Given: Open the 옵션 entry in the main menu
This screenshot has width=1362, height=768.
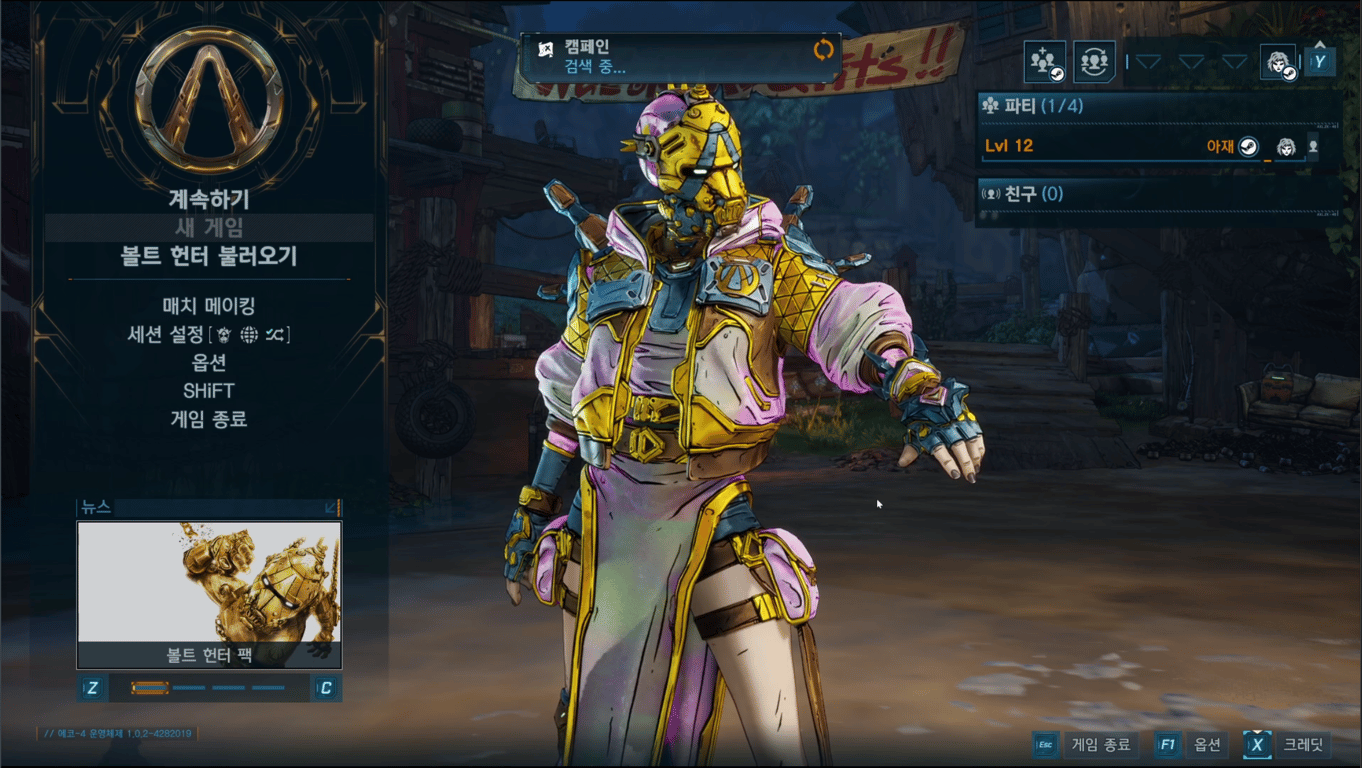Looking at the screenshot, I should coord(208,362).
